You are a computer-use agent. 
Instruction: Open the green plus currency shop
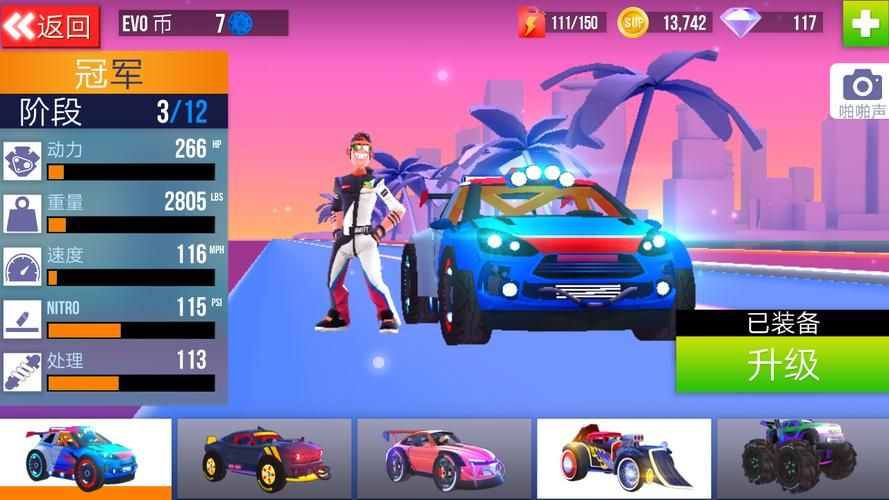click(864, 23)
